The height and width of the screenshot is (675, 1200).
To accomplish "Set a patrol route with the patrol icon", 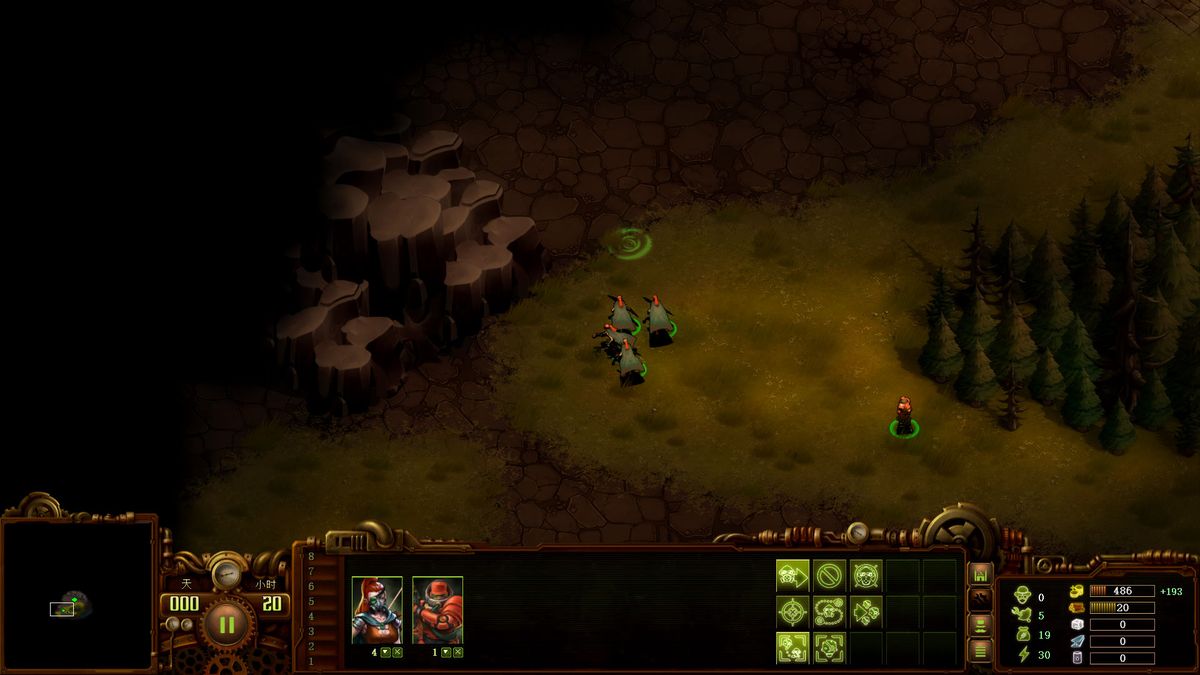I will coord(830,611).
